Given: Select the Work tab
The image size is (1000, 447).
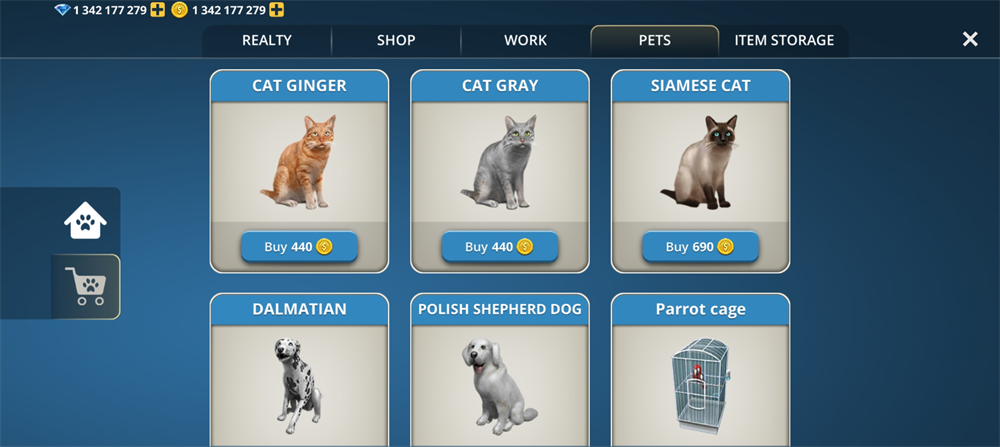Looking at the screenshot, I should (525, 41).
